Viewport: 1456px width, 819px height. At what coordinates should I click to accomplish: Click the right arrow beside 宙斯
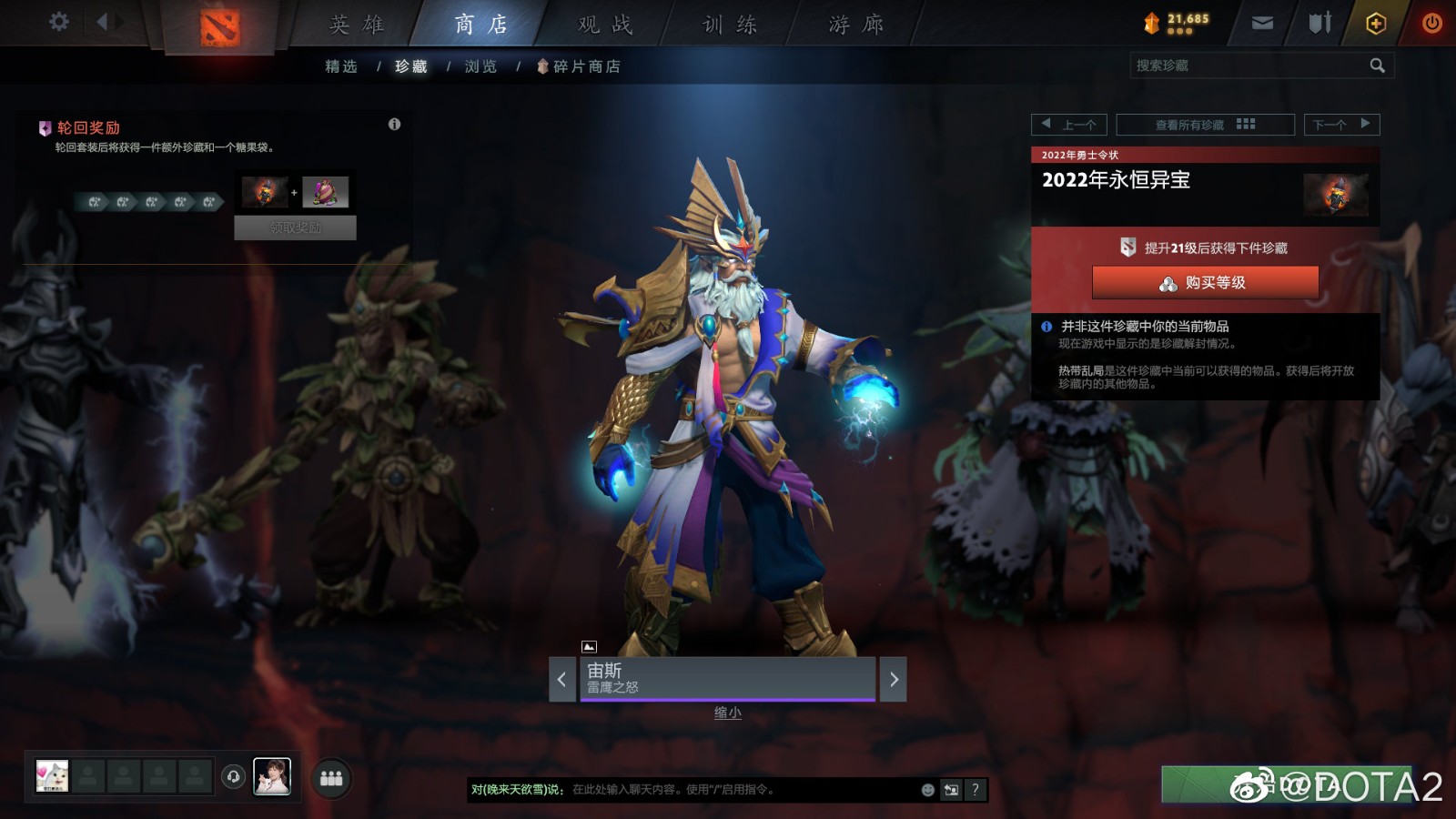point(893,679)
